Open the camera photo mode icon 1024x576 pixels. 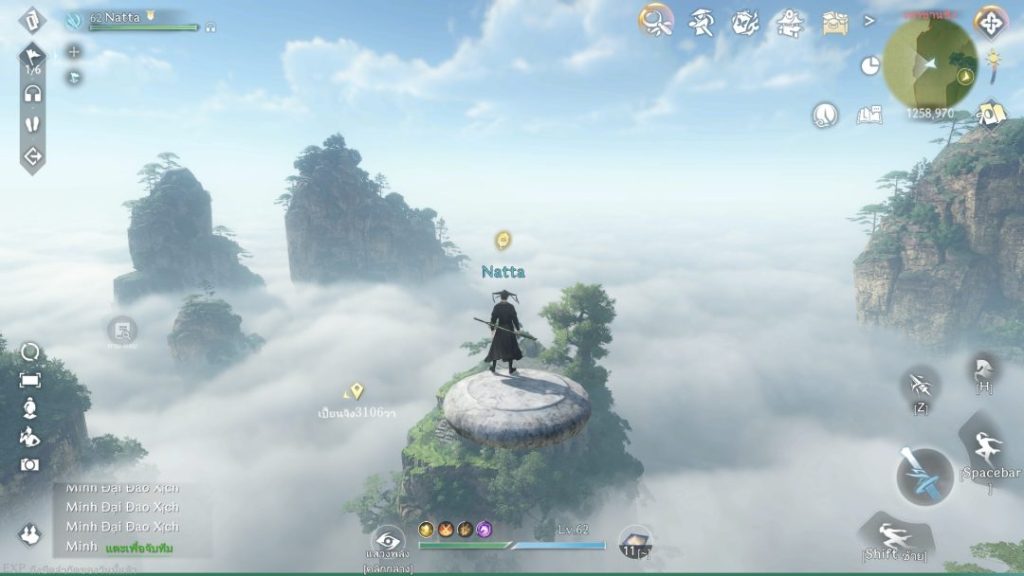tap(30, 464)
